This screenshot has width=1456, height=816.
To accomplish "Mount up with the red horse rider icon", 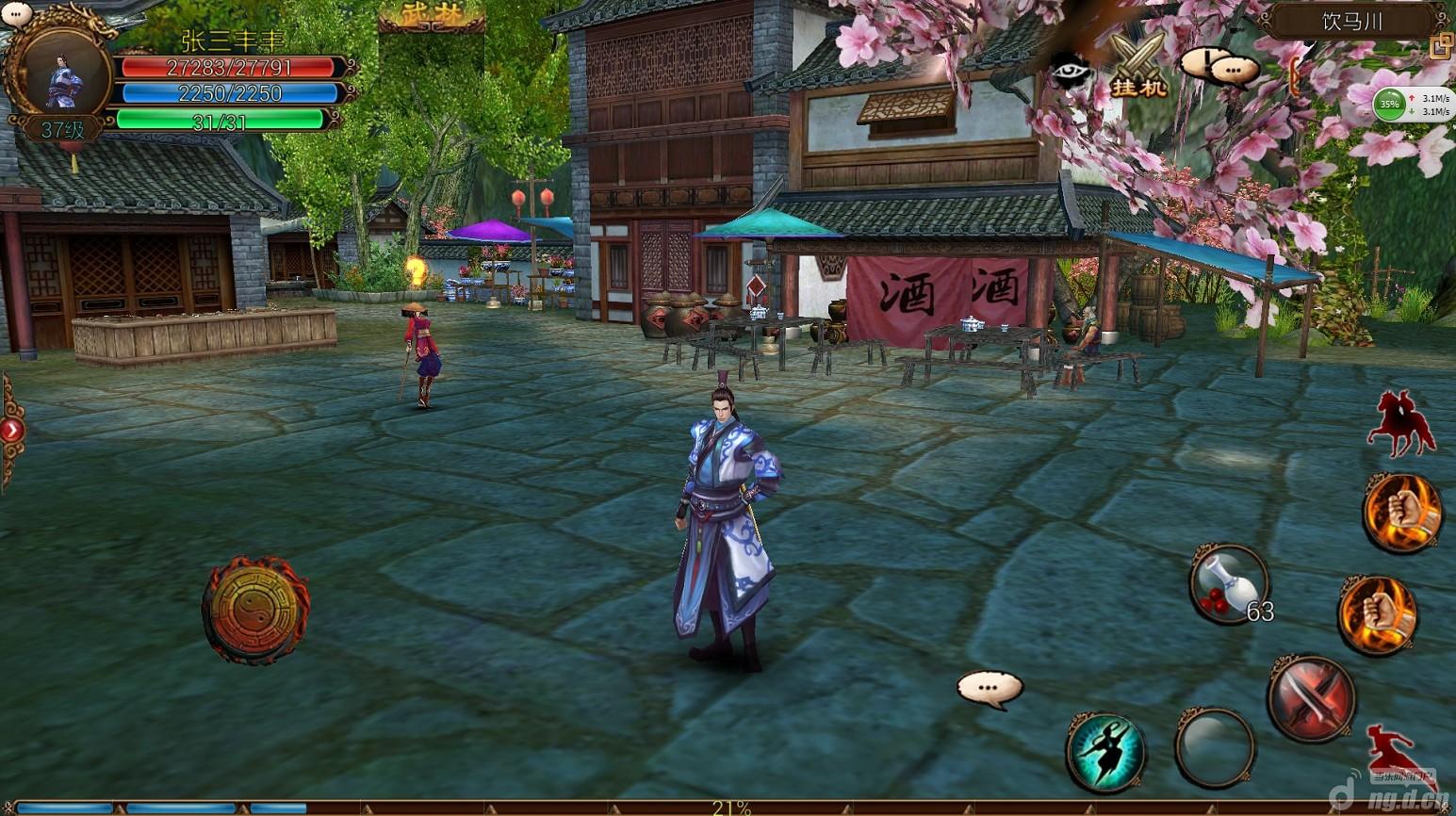I will point(1400,424).
